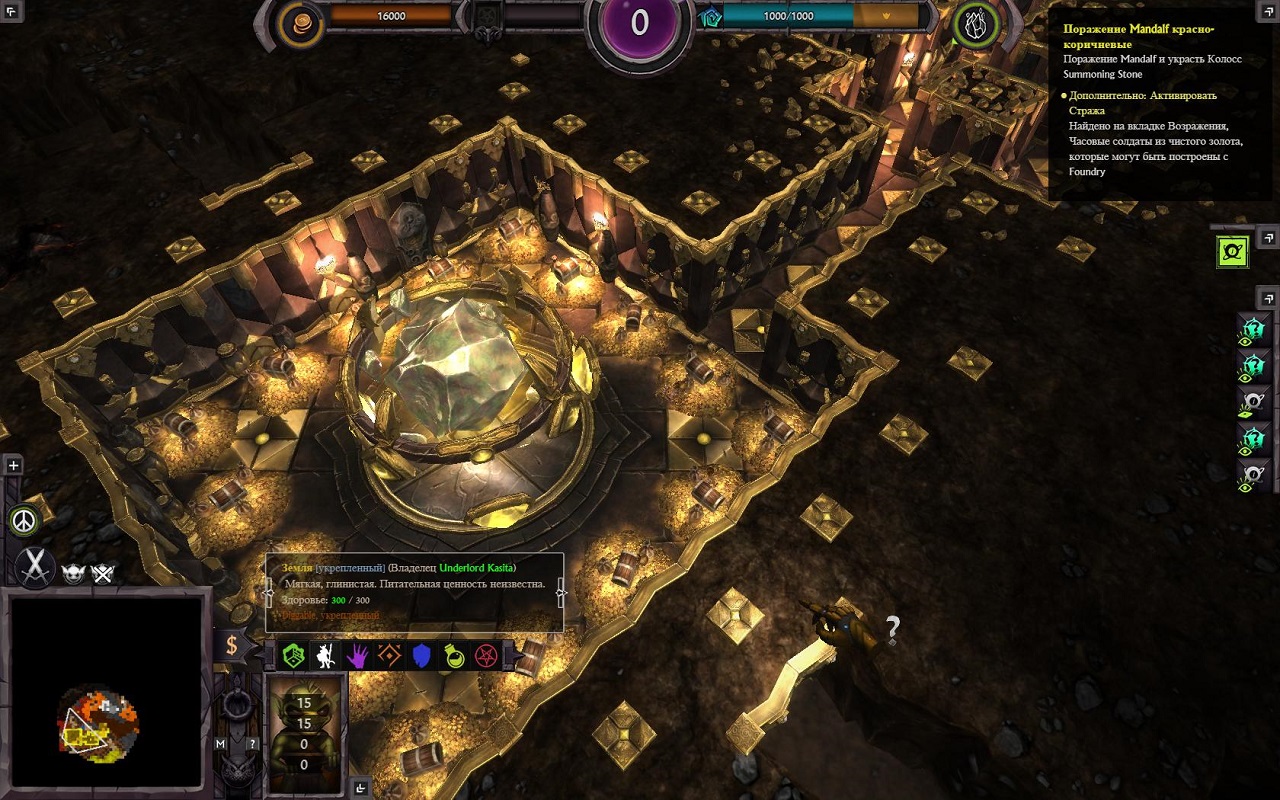Click the dungeon minimap
Image resolution: width=1280 pixels, height=800 pixels.
pyautogui.click(x=104, y=692)
